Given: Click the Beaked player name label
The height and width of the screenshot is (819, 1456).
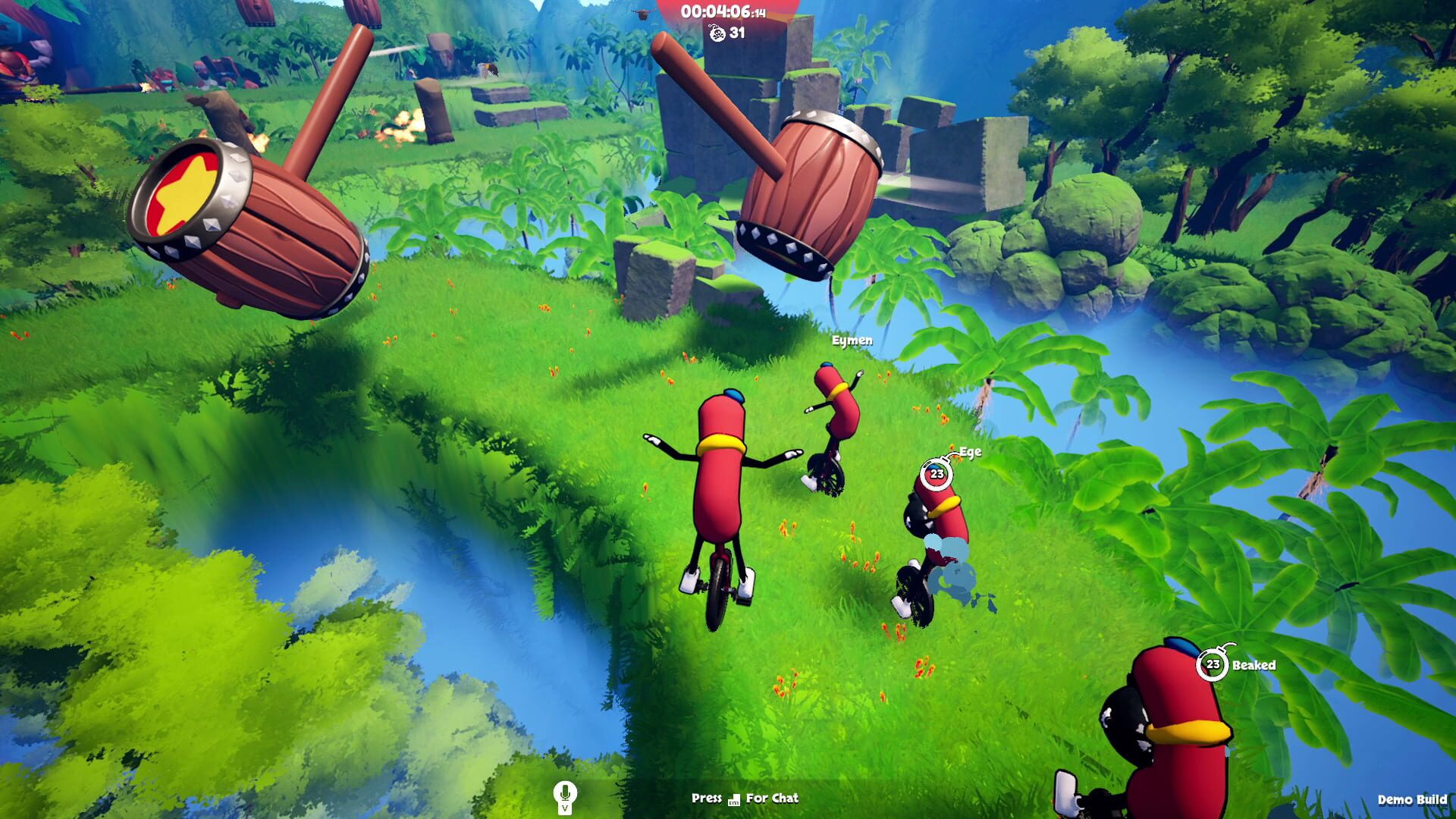Looking at the screenshot, I should click(1254, 664).
